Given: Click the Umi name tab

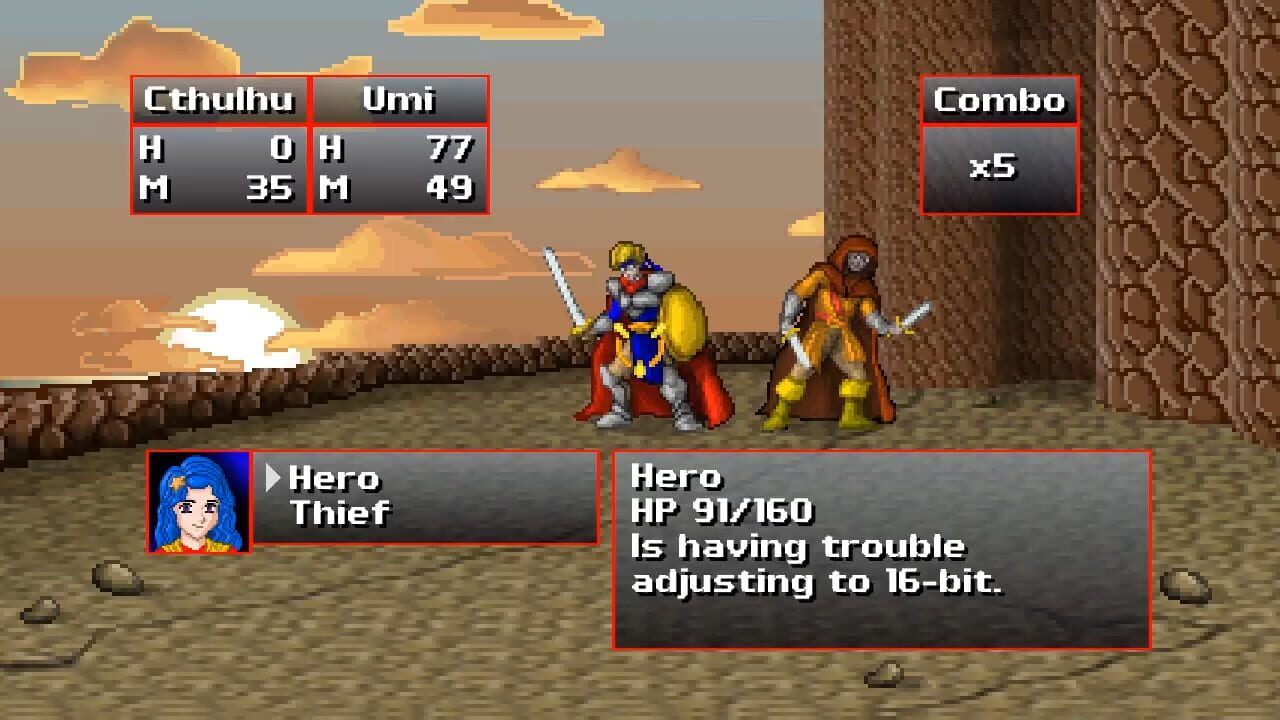Looking at the screenshot, I should [x=399, y=100].
